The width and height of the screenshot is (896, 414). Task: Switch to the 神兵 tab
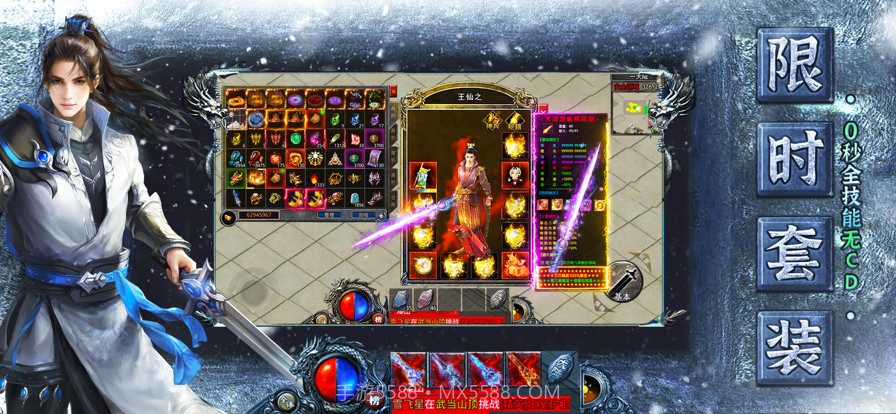pyautogui.click(x=493, y=120)
